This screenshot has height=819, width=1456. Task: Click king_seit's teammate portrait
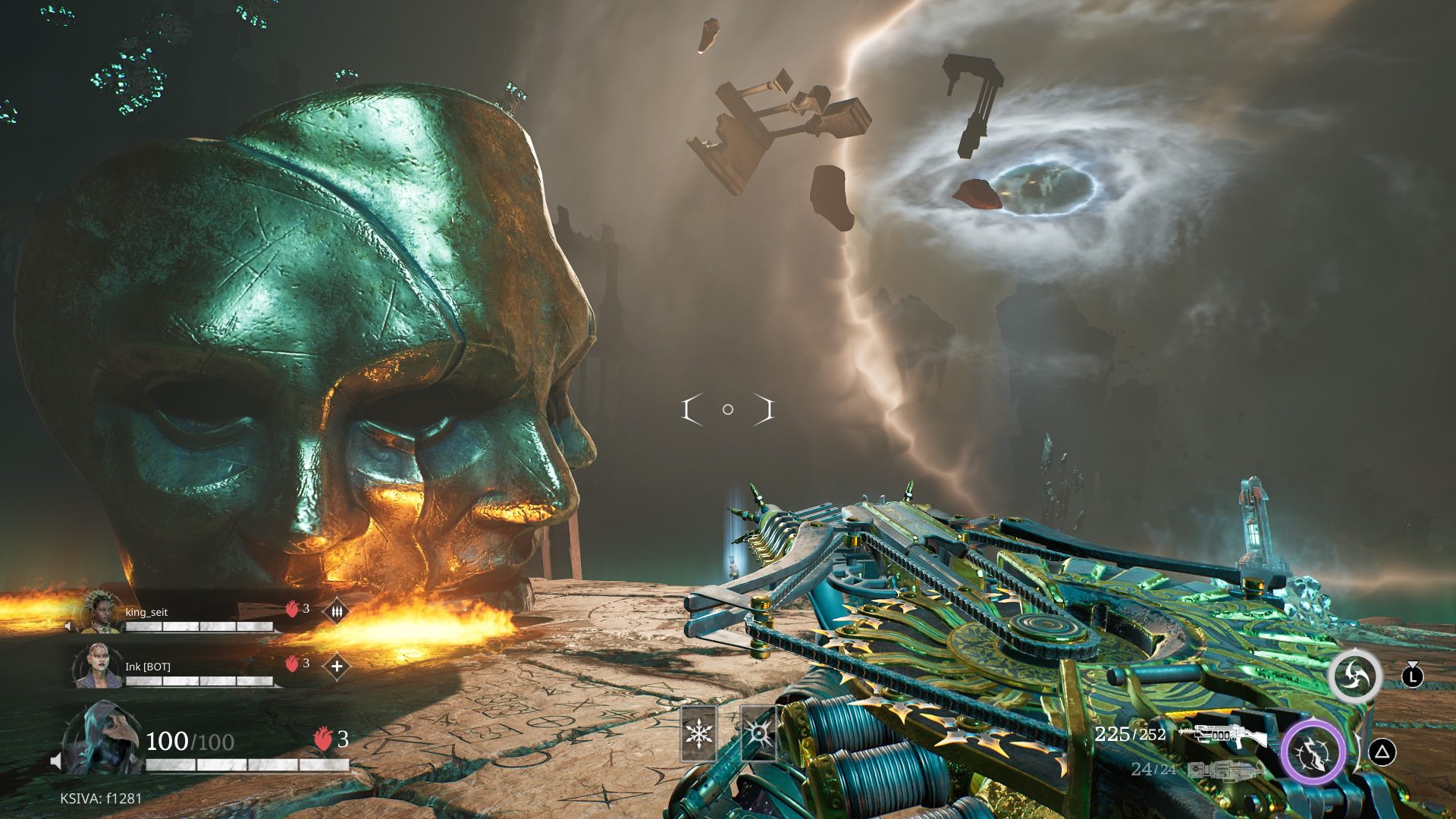[102, 612]
